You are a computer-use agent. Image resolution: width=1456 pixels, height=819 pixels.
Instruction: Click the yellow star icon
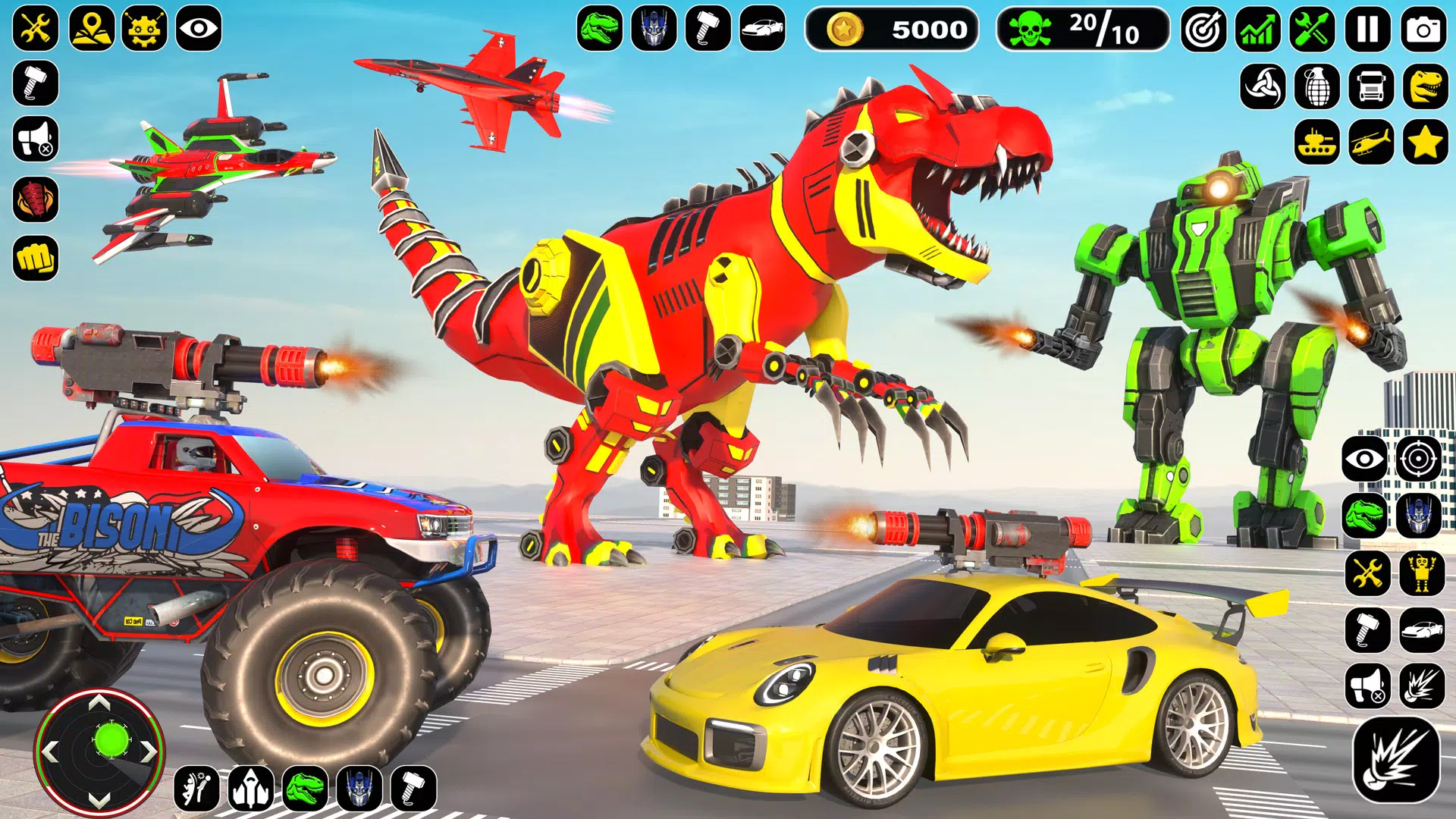[1426, 142]
